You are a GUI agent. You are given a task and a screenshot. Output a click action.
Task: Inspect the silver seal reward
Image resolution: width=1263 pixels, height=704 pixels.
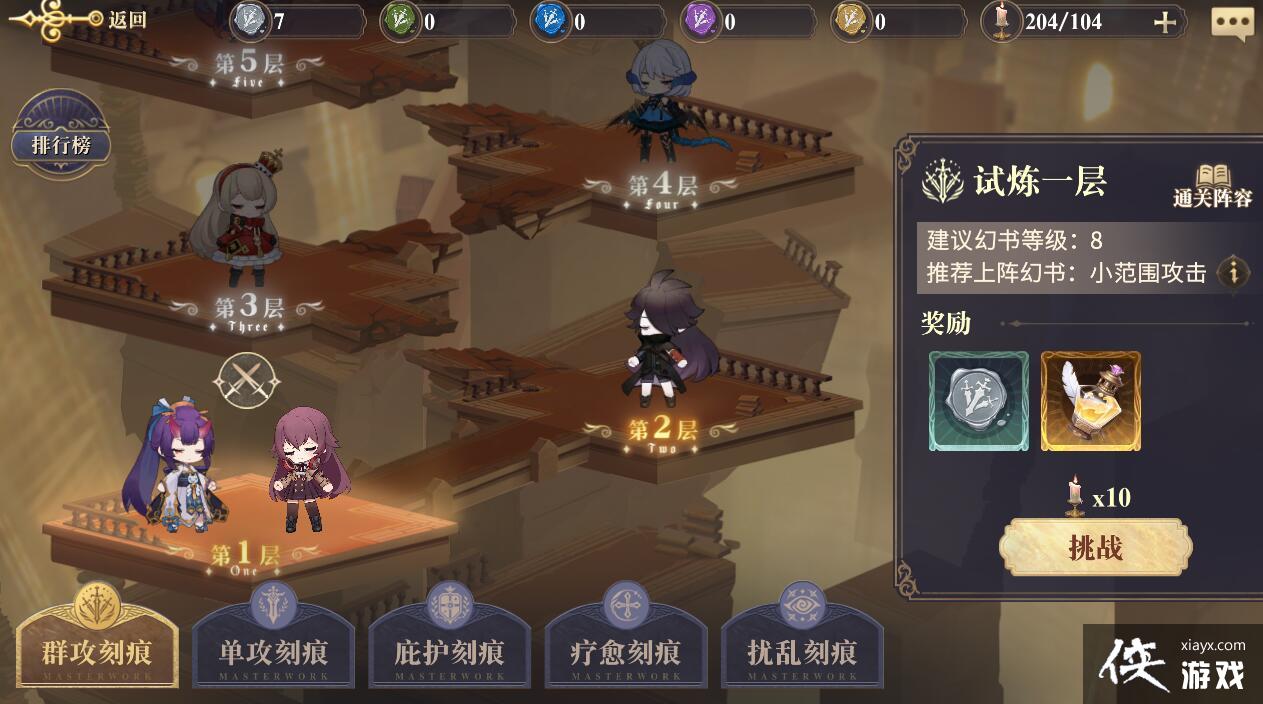978,401
